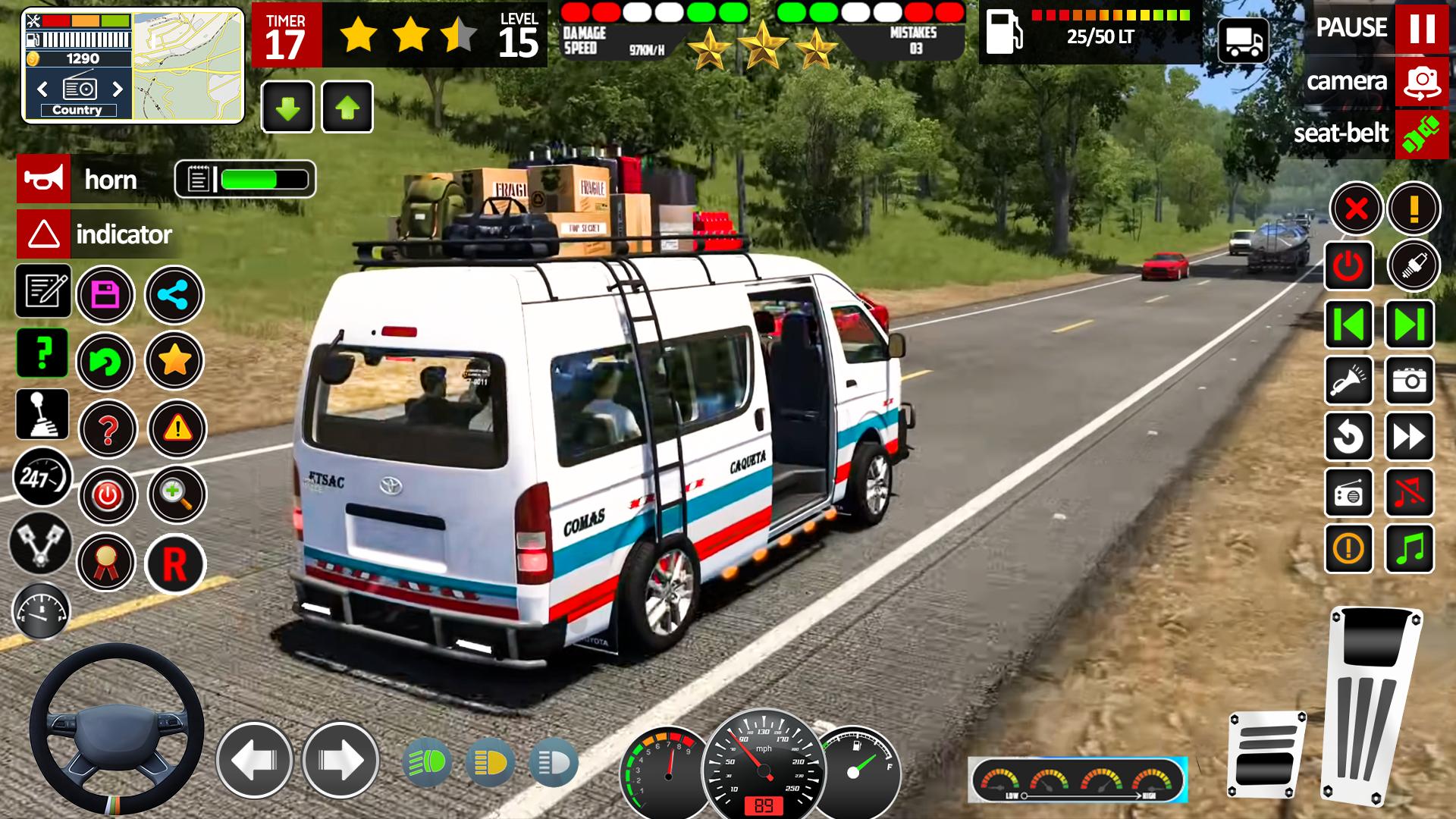
Task: Click the red R reverse button
Action: tap(175, 563)
